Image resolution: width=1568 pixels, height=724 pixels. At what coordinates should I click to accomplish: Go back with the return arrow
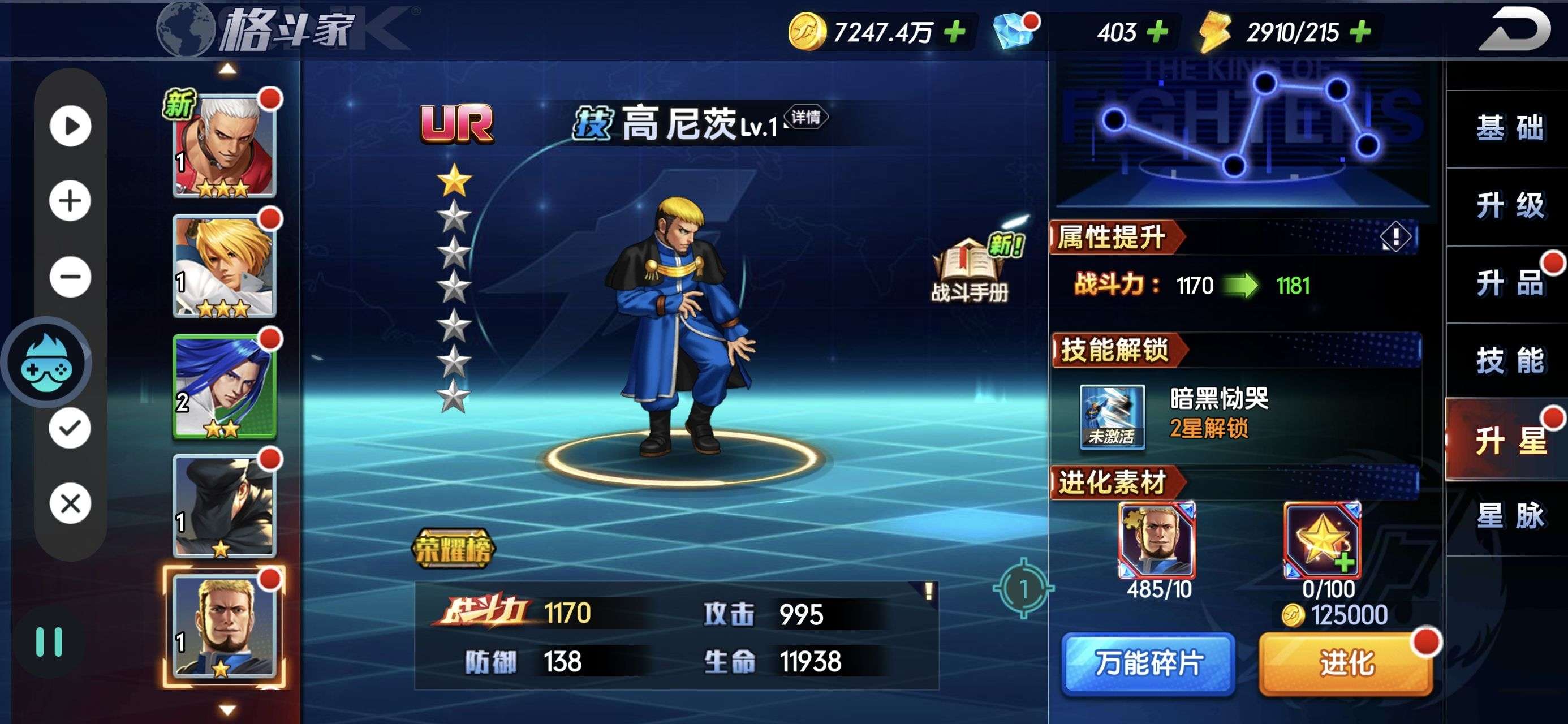[1517, 29]
